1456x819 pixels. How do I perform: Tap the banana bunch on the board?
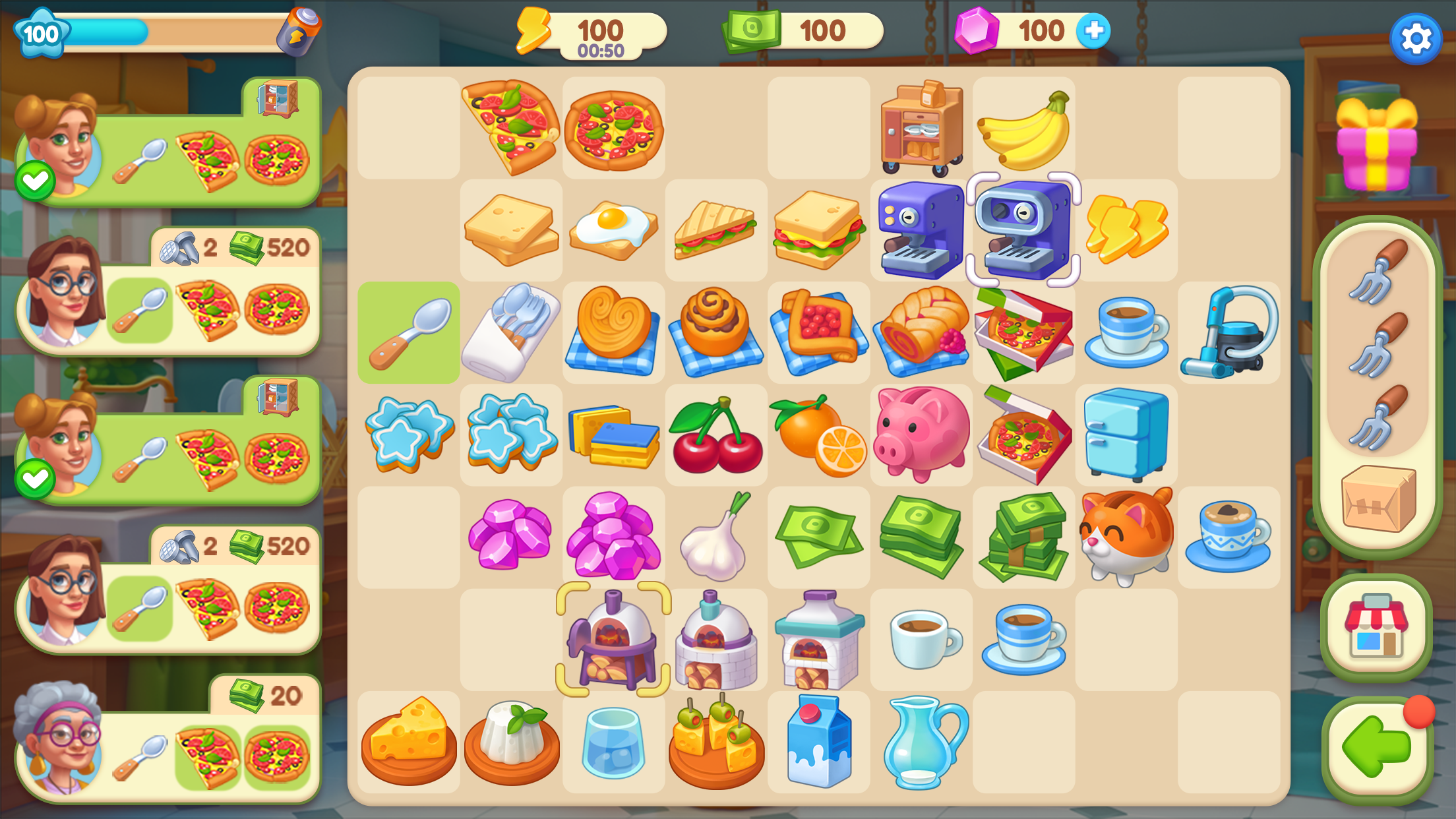pos(1023,129)
